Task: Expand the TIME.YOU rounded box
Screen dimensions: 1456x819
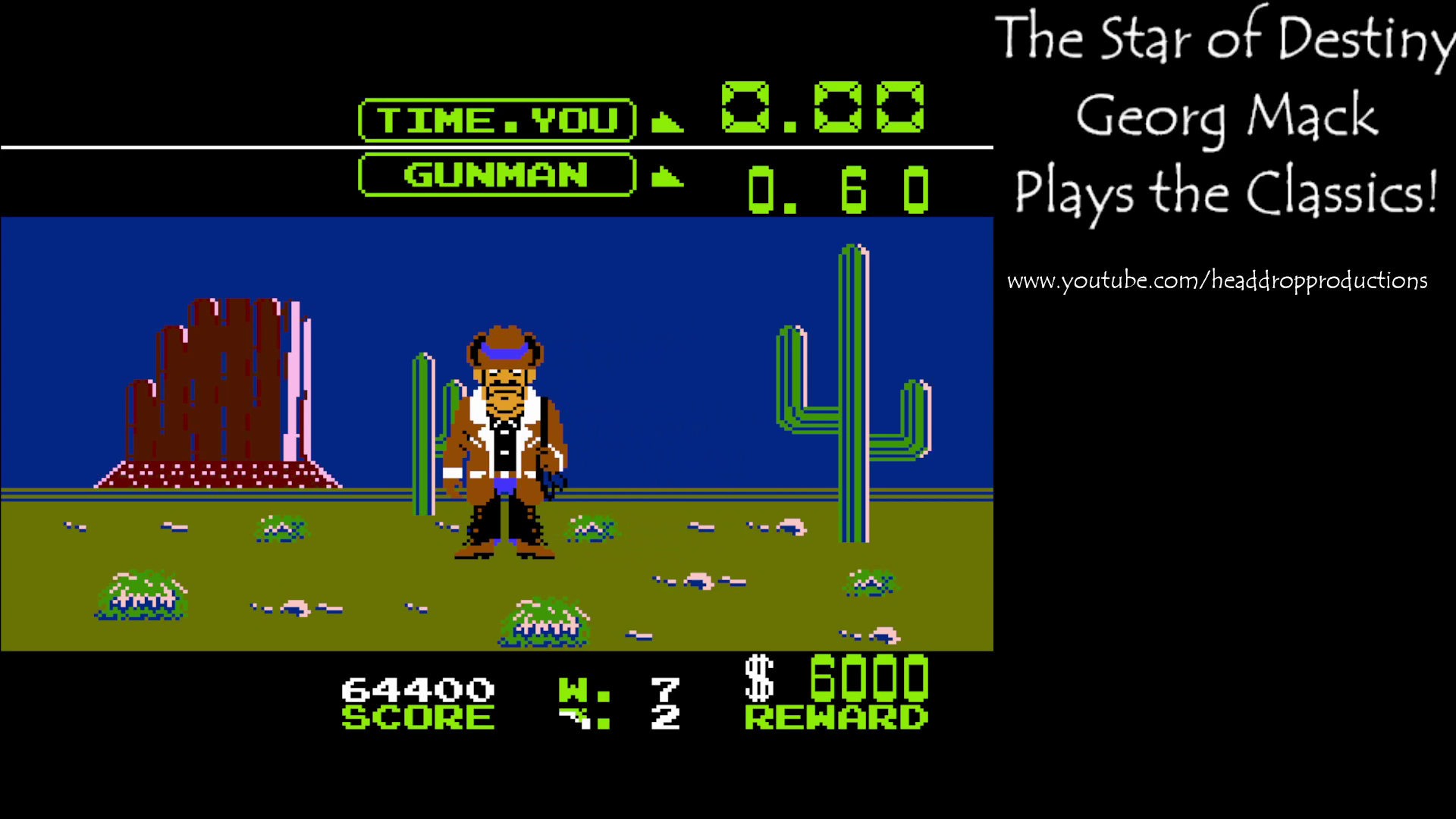Action: point(497,119)
